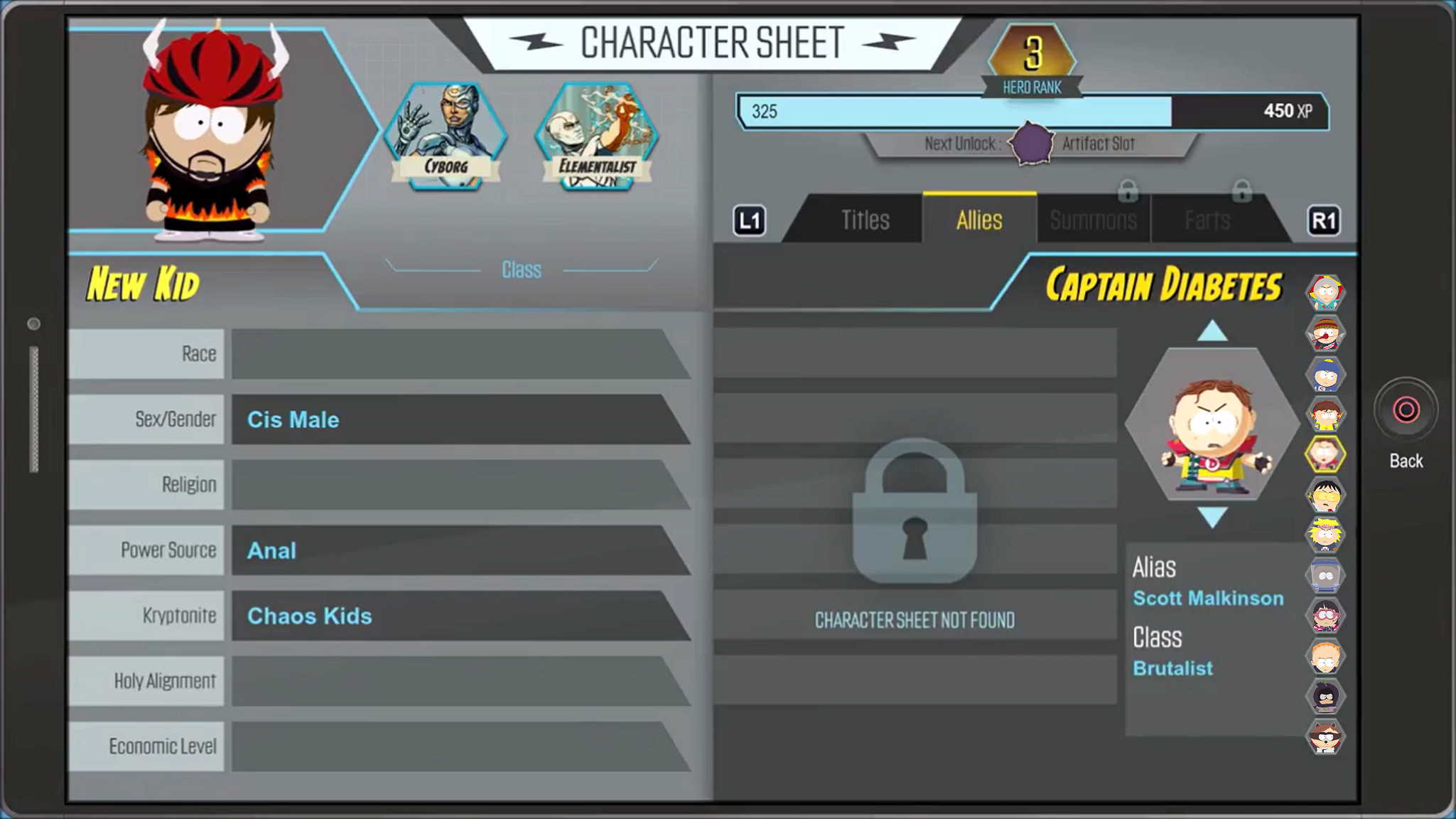Select the Allies tab
Screen dimensions: 1456x819
pos(978,220)
